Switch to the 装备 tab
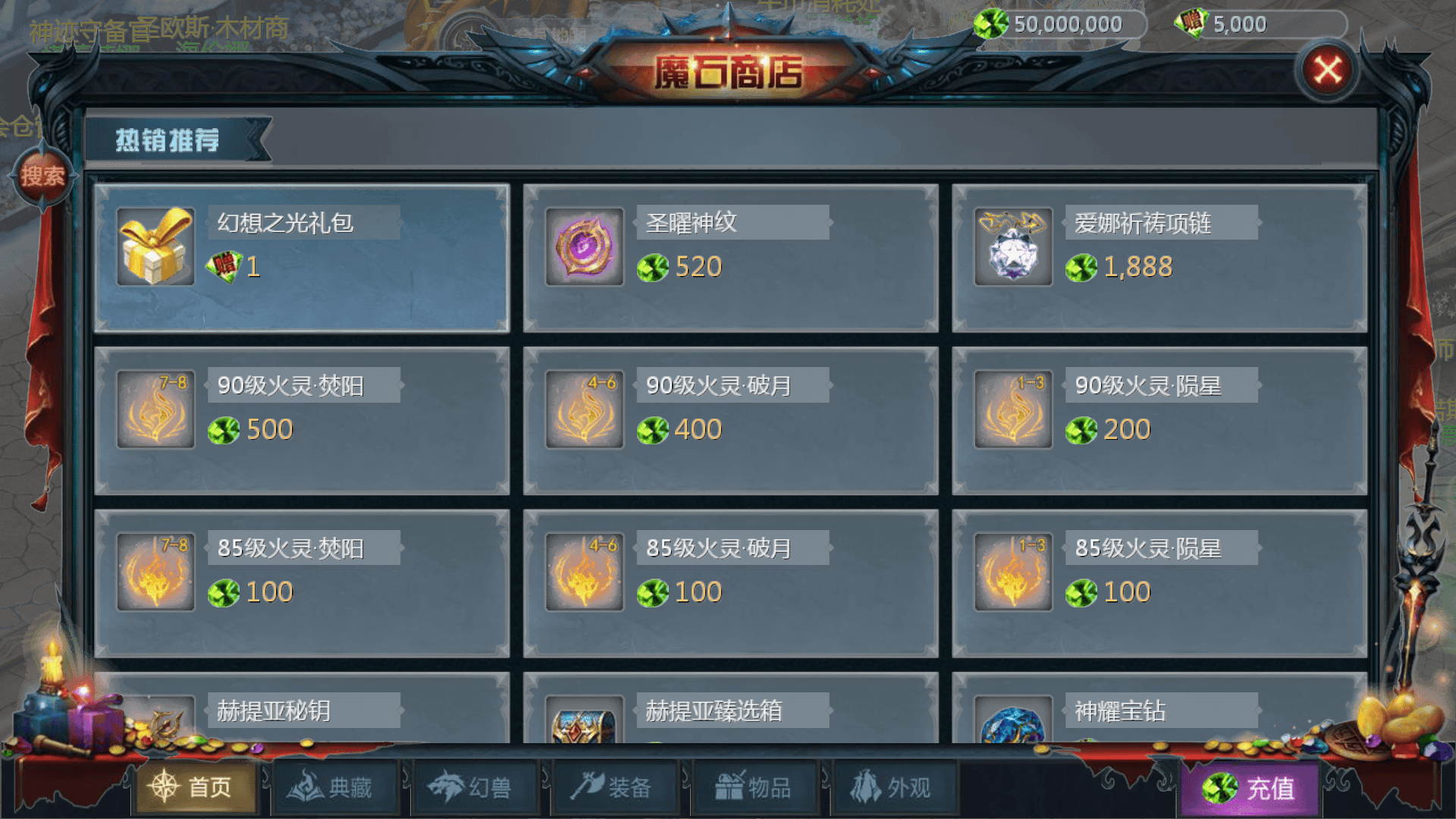 pos(615,787)
